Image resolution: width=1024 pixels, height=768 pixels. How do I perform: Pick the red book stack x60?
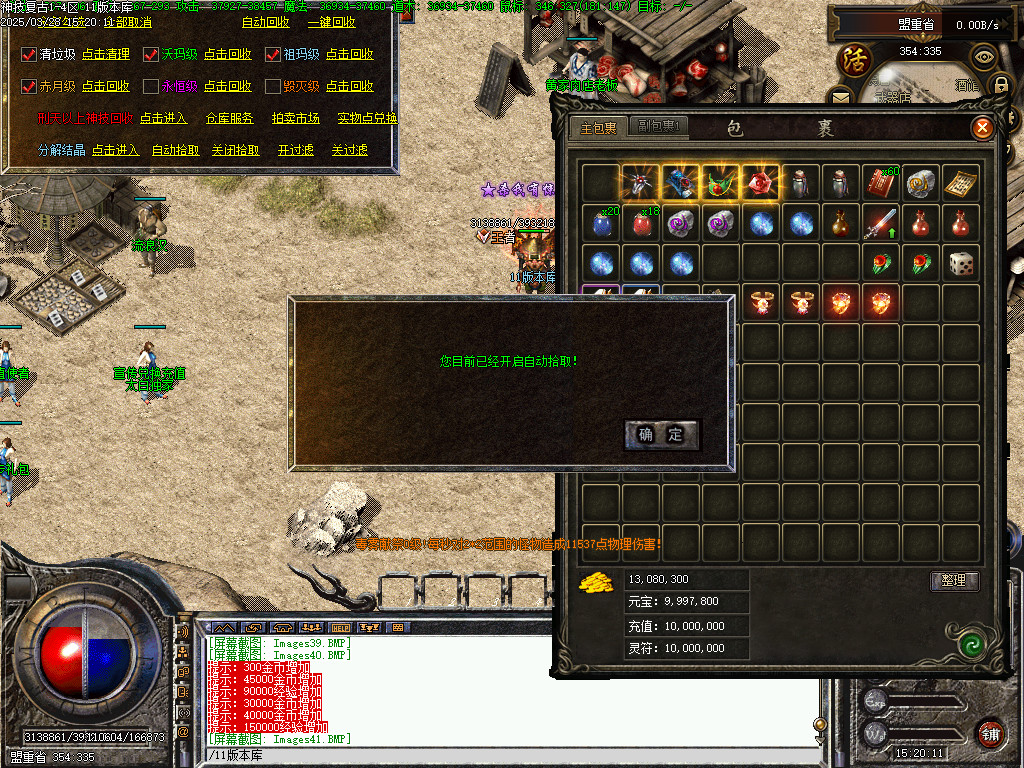point(880,183)
